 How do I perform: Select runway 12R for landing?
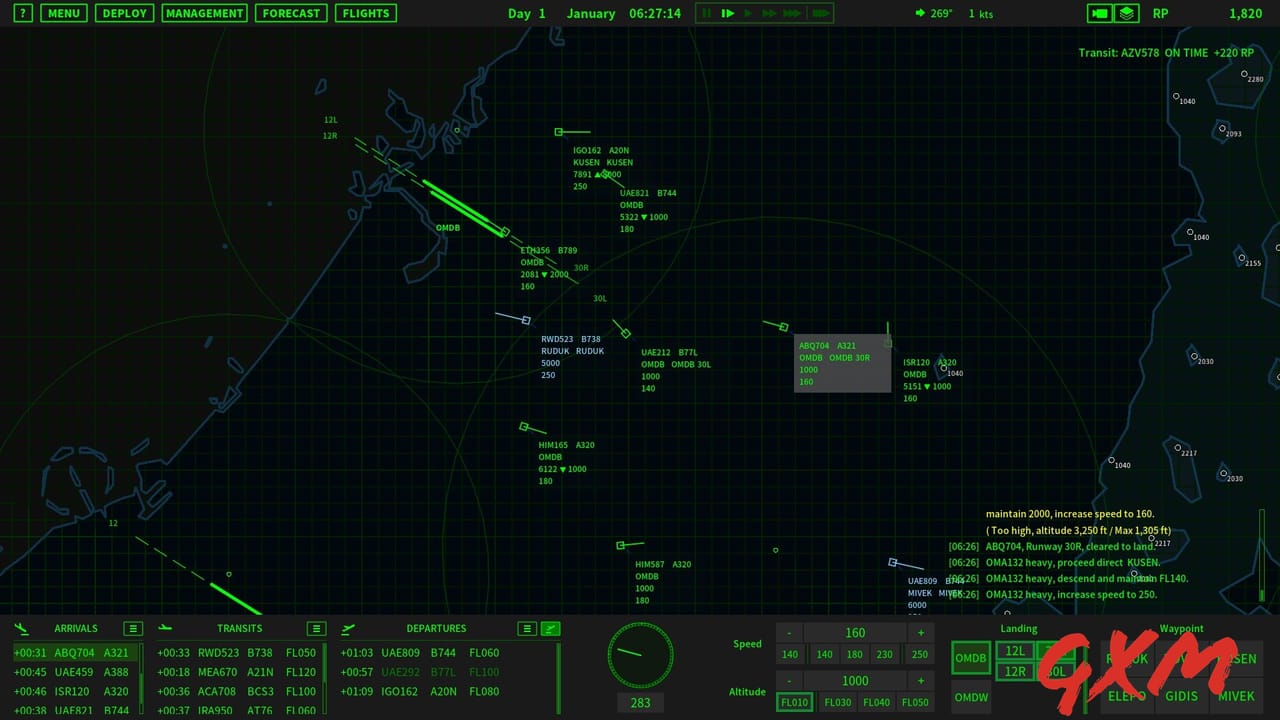tap(1015, 672)
